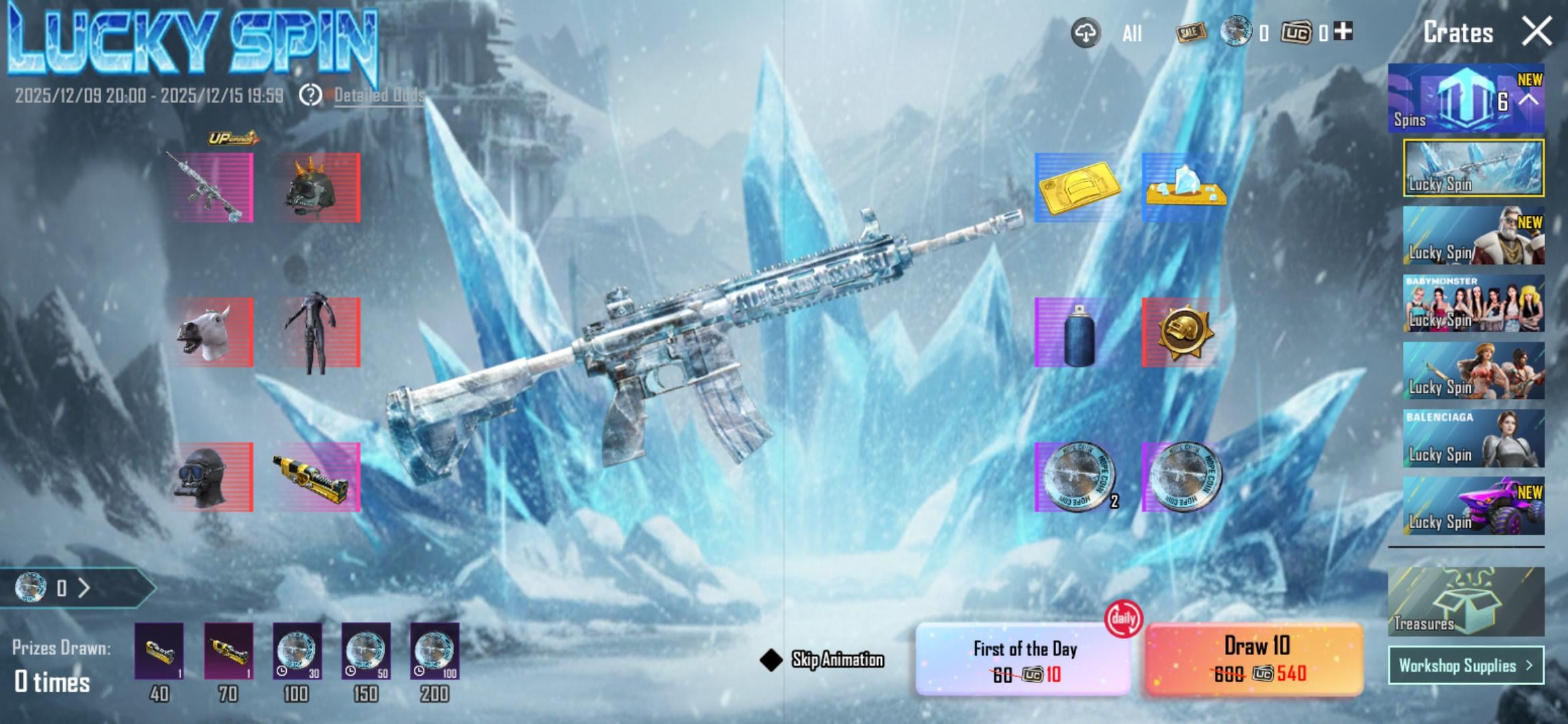The image size is (1568, 724).
Task: Close the Lucky Spin screen
Action: [x=1537, y=32]
